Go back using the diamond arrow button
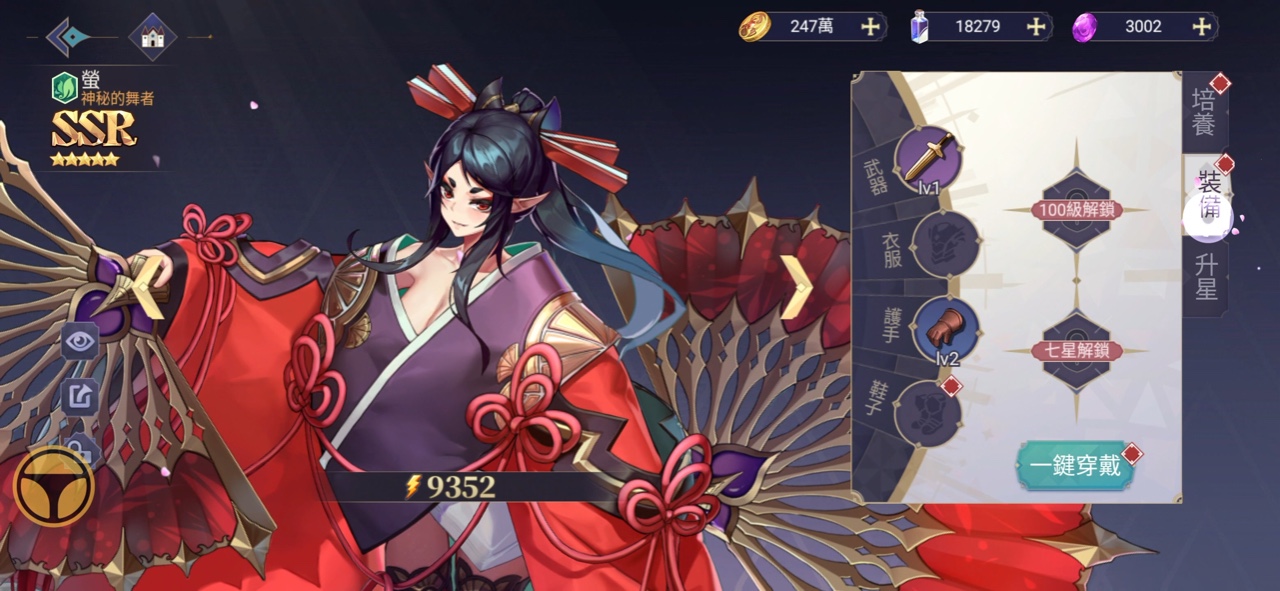This screenshot has width=1280, height=591. (68, 38)
